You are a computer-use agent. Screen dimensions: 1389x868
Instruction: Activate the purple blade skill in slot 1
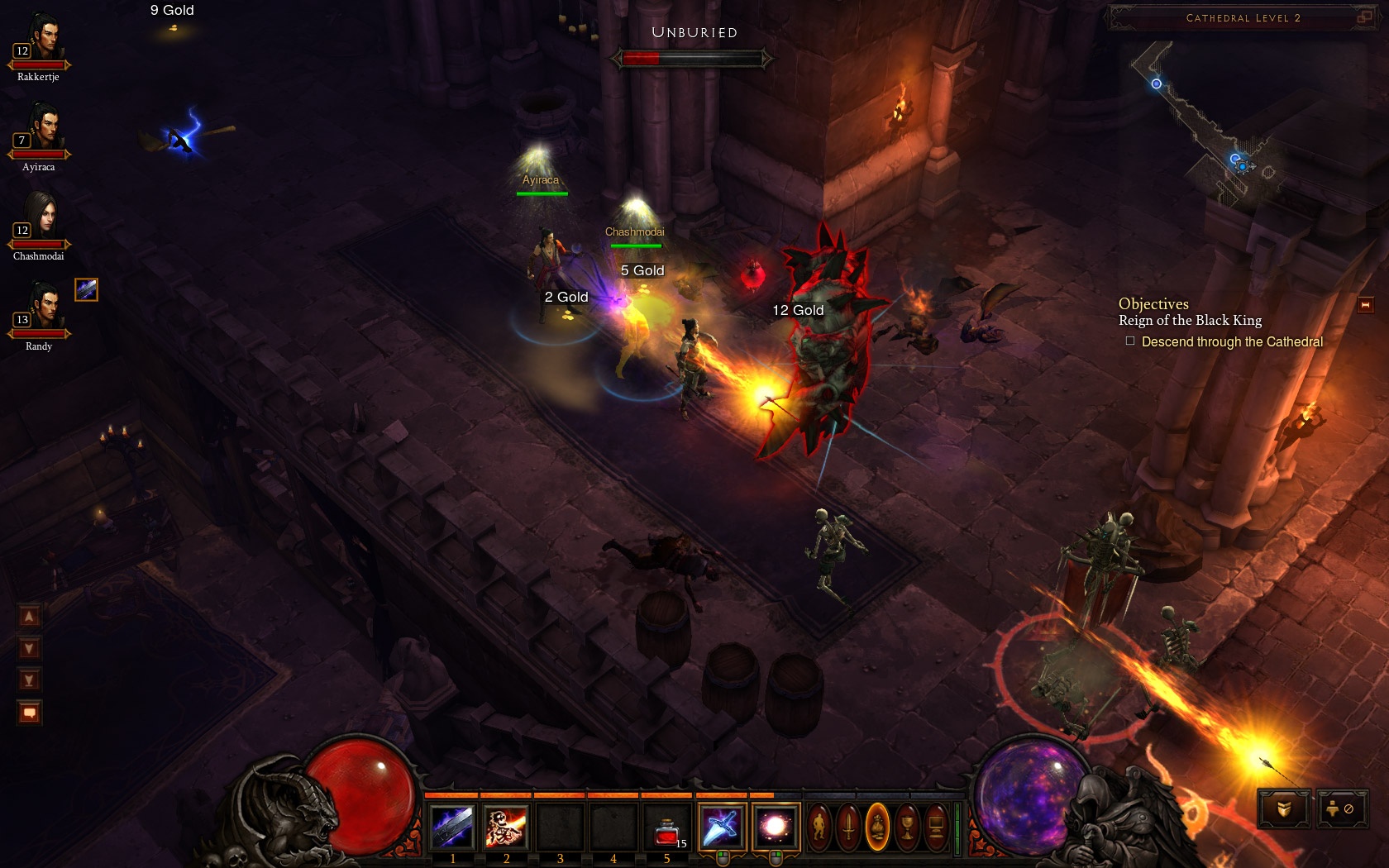coord(452,826)
